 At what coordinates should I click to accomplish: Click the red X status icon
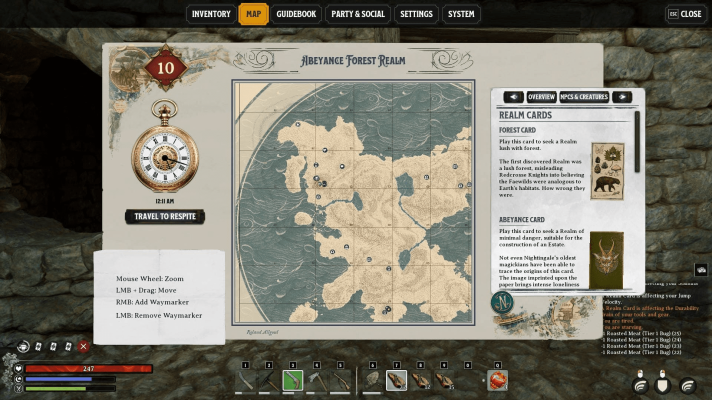[83, 346]
